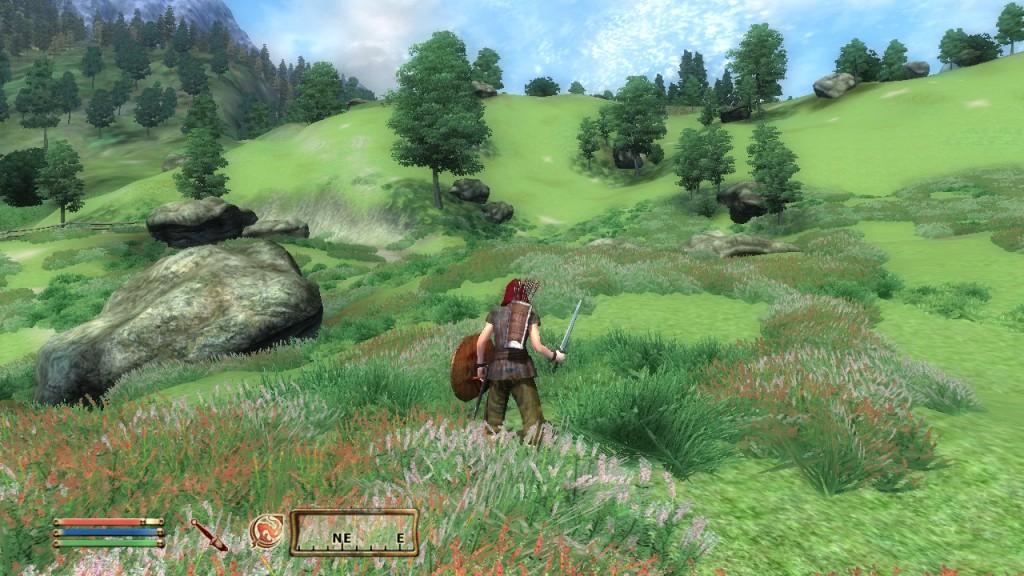Click the equipped dagger weapon icon
This screenshot has height=576, width=1024.
(209, 535)
